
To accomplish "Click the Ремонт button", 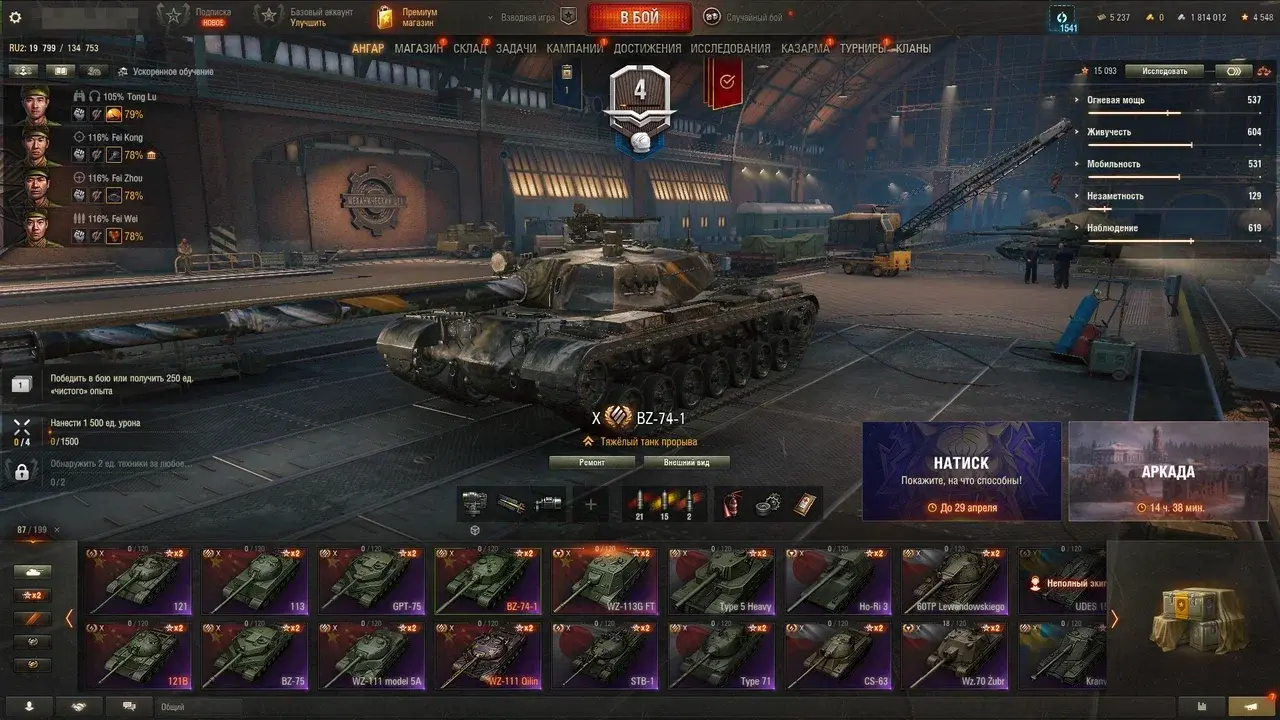I will click(592, 462).
